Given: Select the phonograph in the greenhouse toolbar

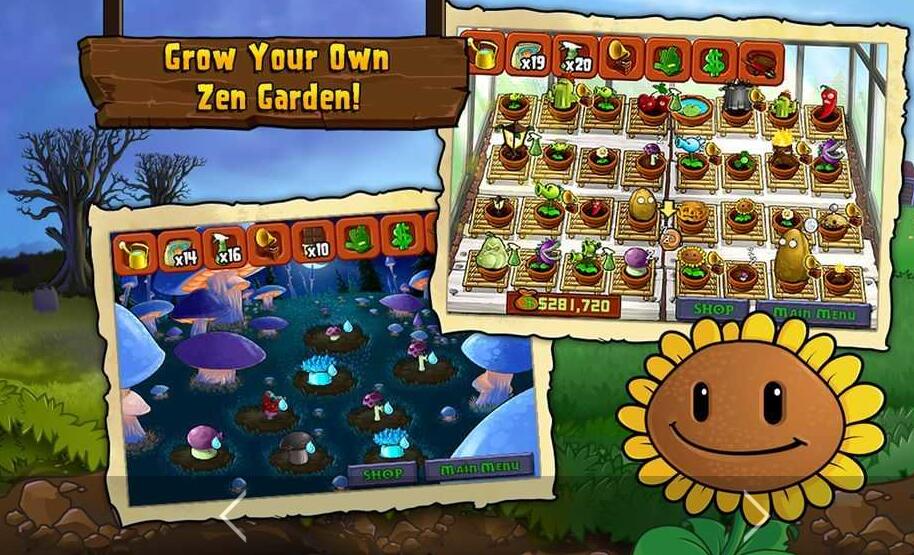Looking at the screenshot, I should [x=620, y=55].
